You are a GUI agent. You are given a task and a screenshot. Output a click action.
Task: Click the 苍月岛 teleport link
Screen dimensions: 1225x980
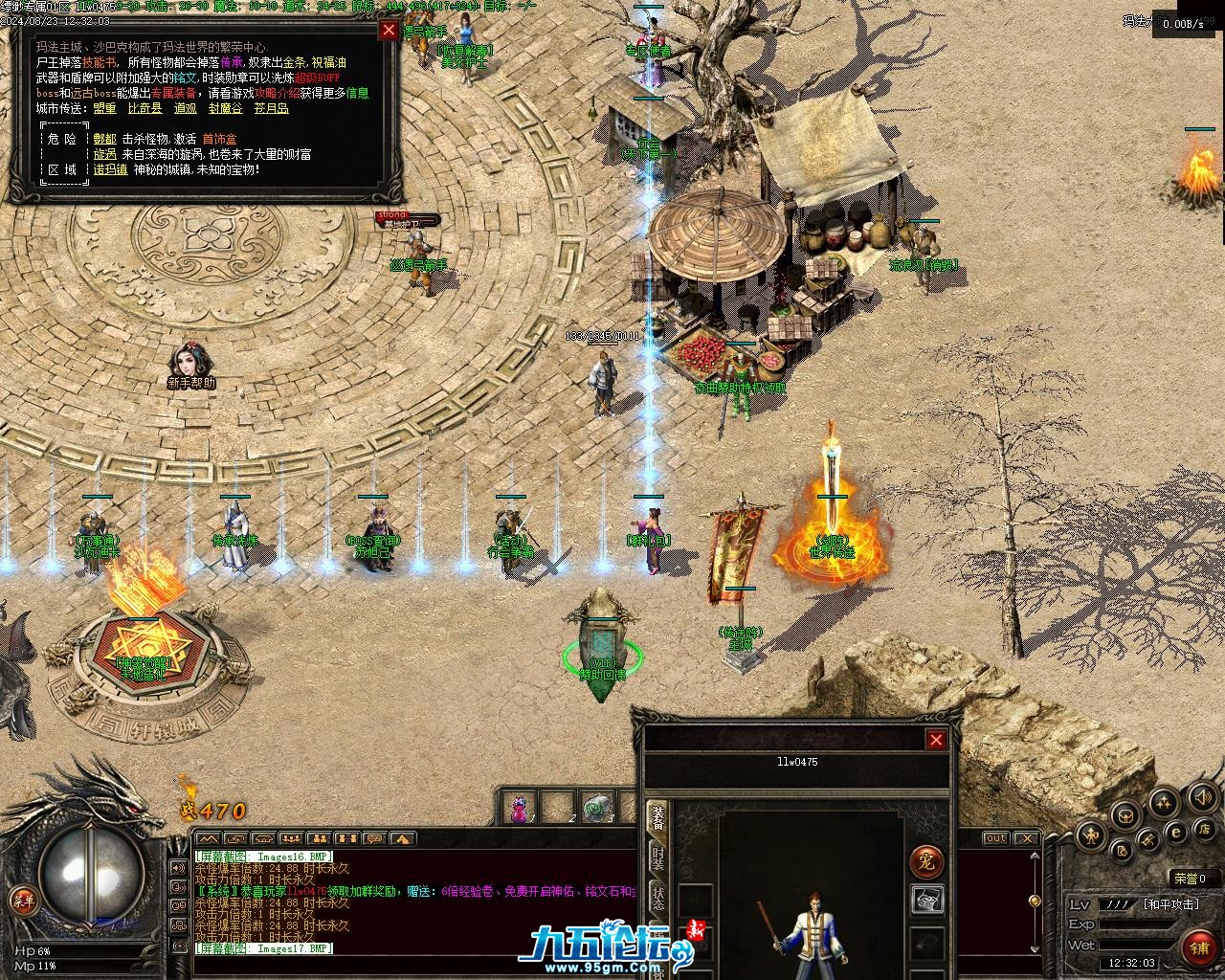pyautogui.click(x=271, y=109)
